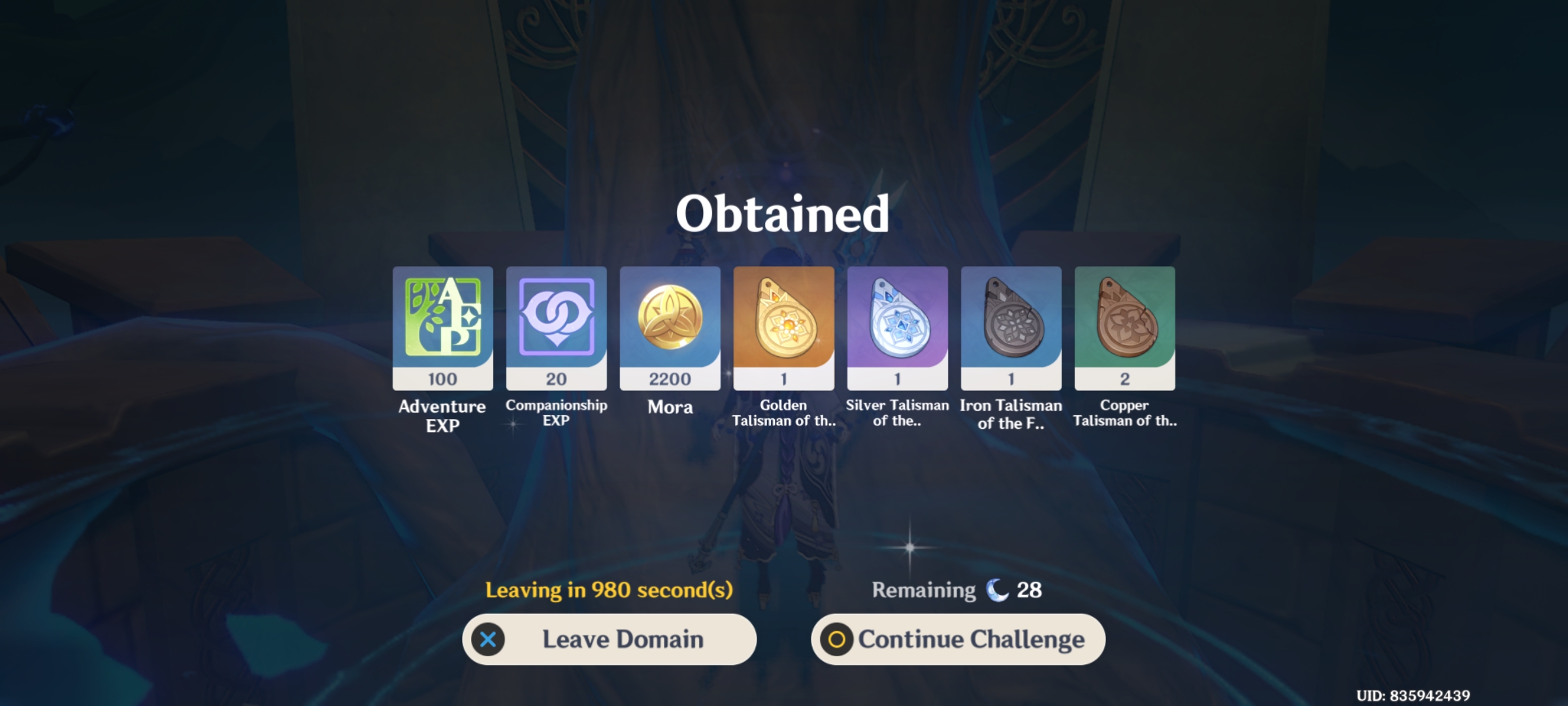Click the X controller button glyph
Screen dimensions: 1568x706
coord(487,639)
